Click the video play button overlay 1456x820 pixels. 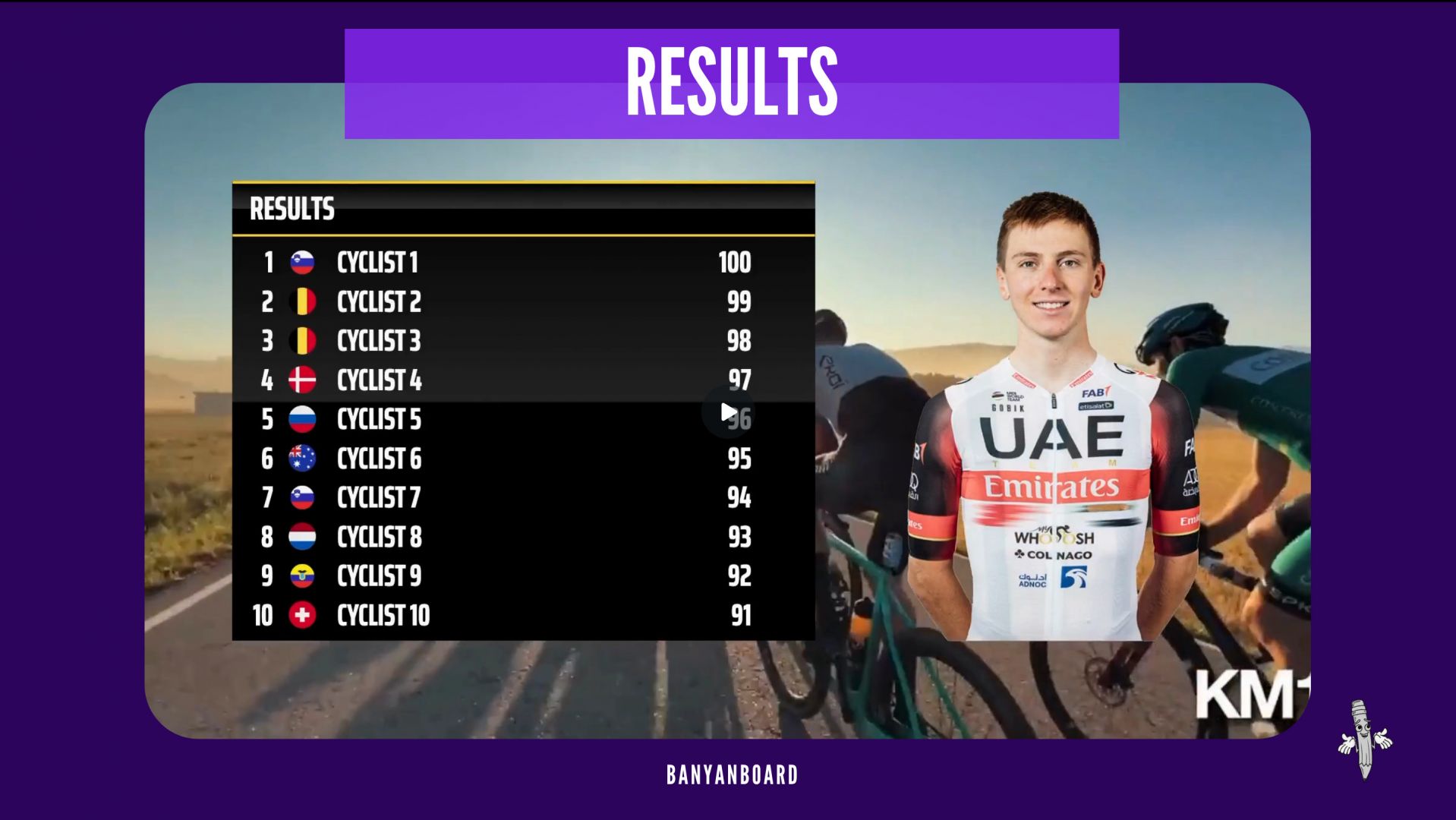coord(728,412)
